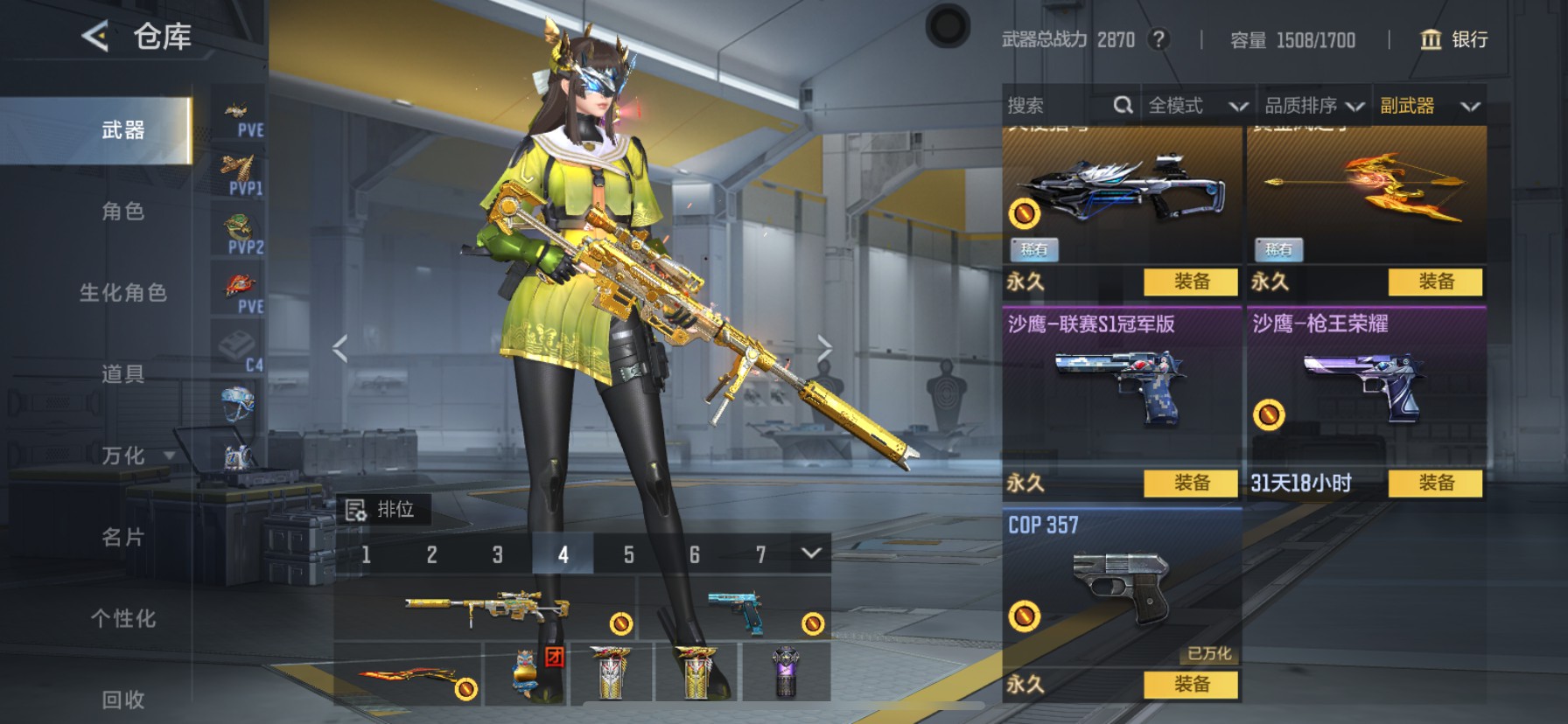Open the 回收 recycle section
Screen dimensions: 1568x724
tap(122, 699)
